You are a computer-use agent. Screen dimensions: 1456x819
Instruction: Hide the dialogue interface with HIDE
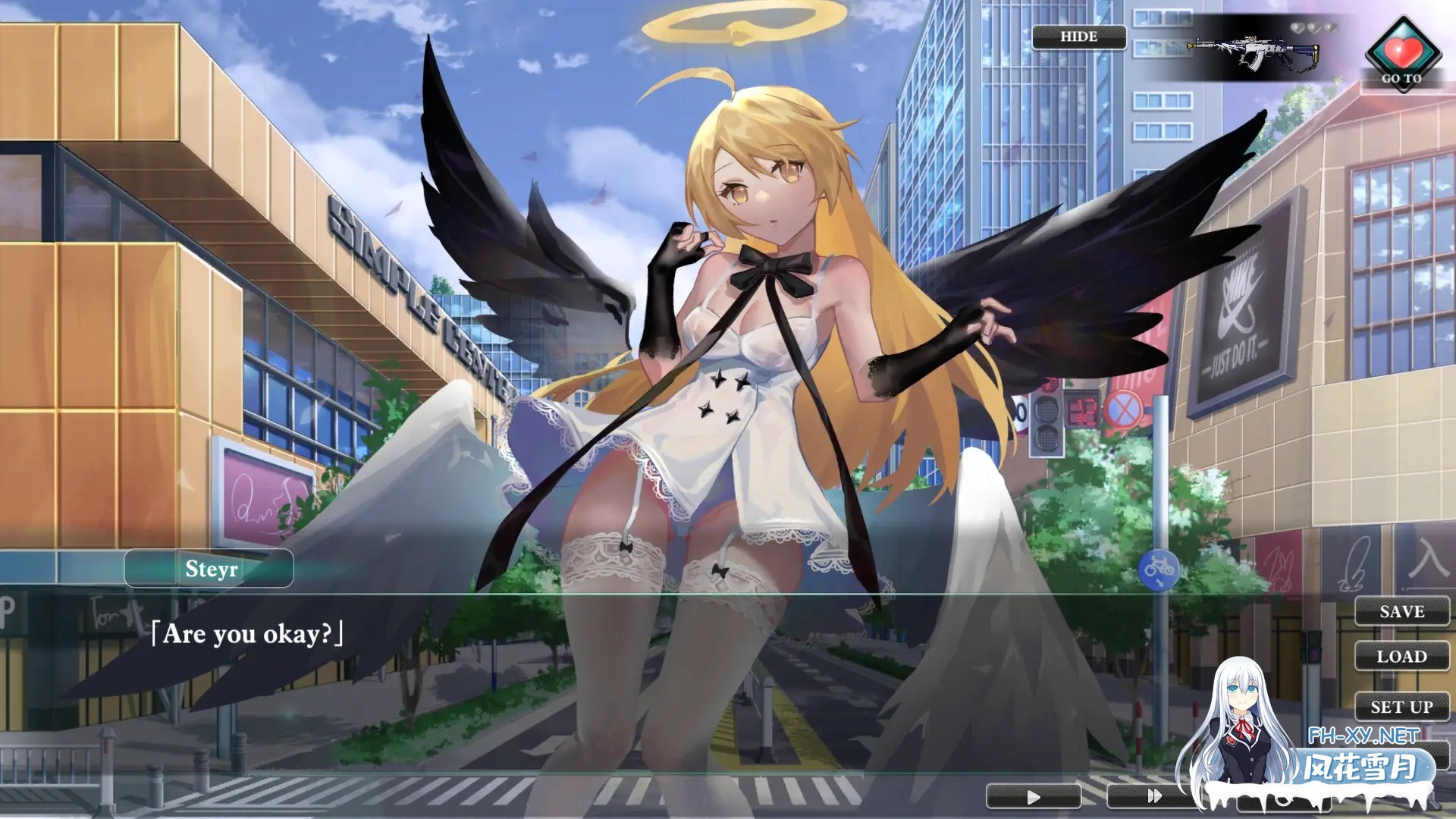click(1078, 36)
